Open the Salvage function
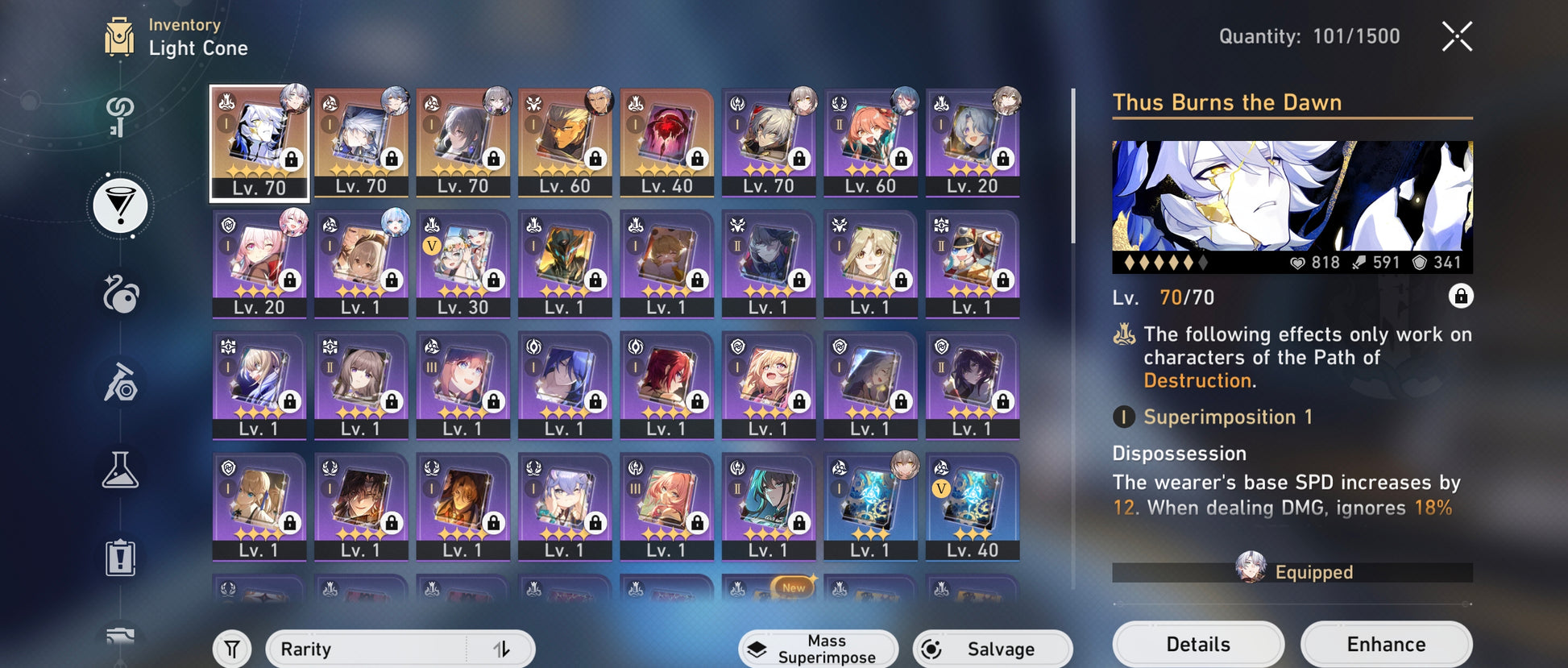1568x668 pixels. coord(992,649)
